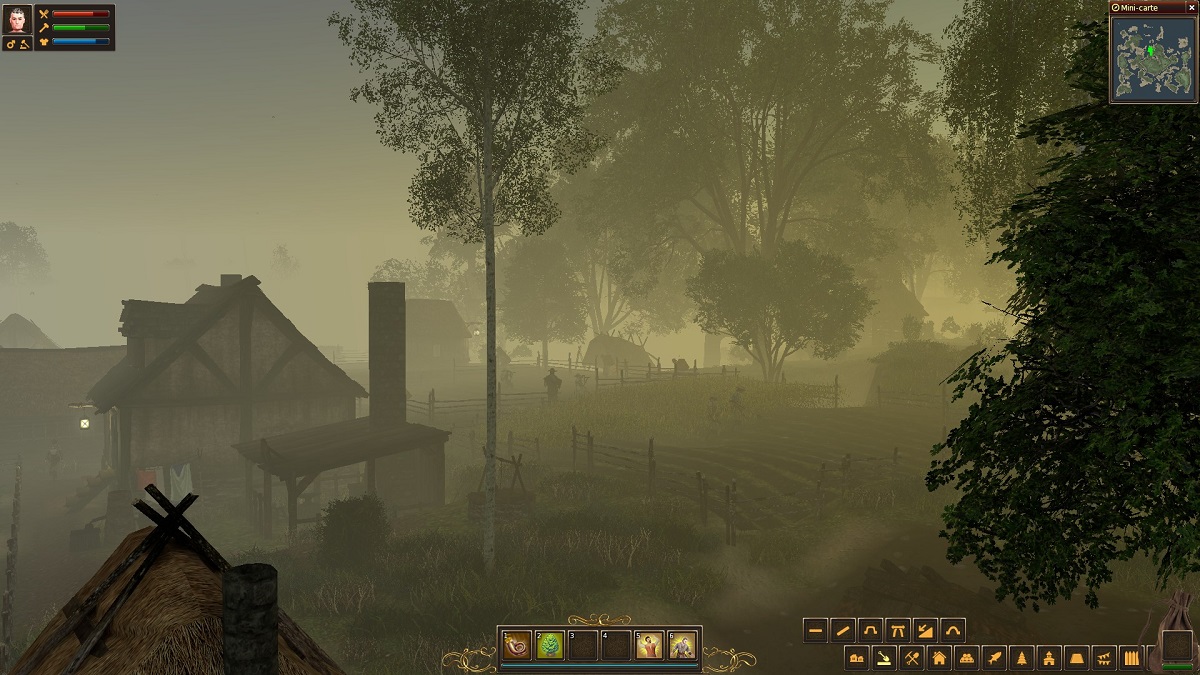Choose the table-shaped gate build piece
The image size is (1200, 675).
(898, 631)
